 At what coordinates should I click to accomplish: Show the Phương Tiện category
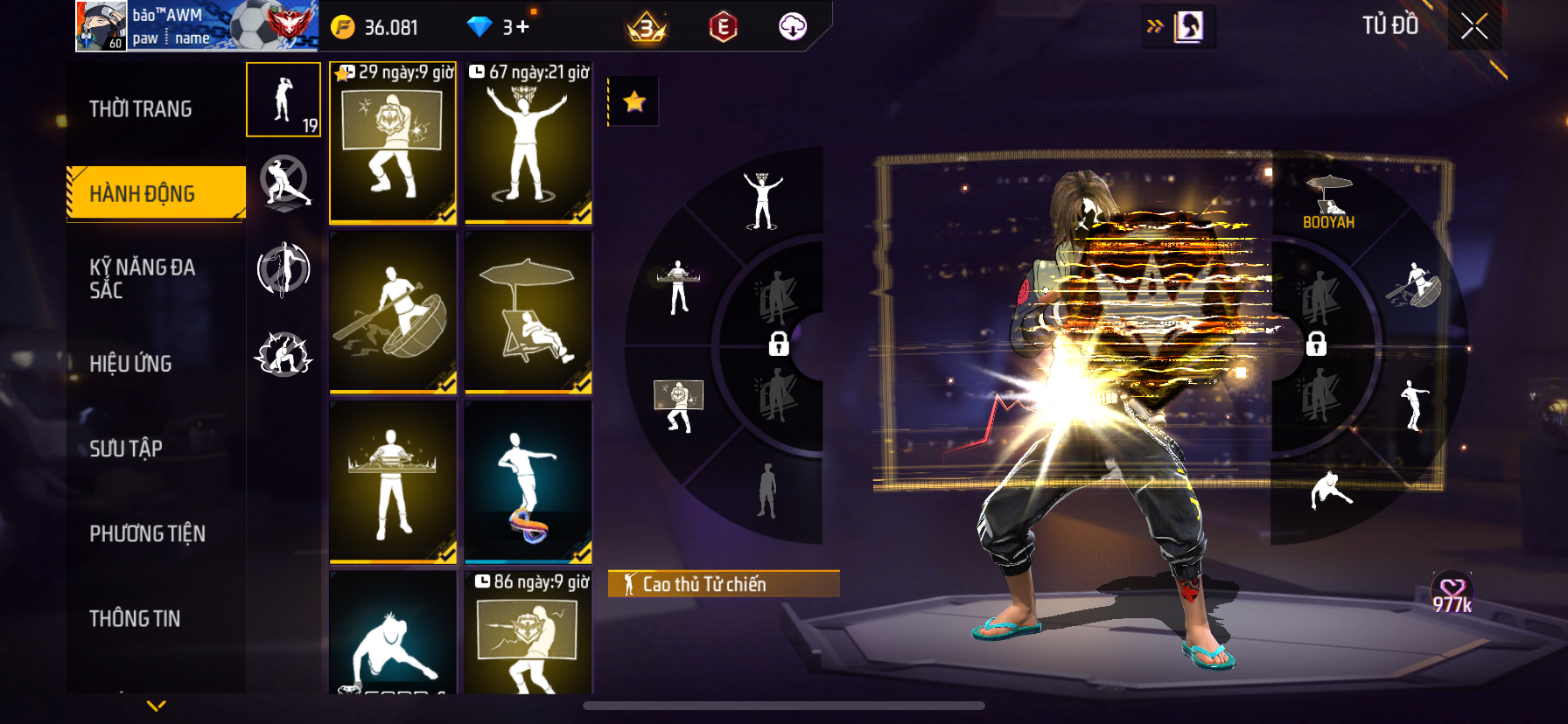point(147,533)
